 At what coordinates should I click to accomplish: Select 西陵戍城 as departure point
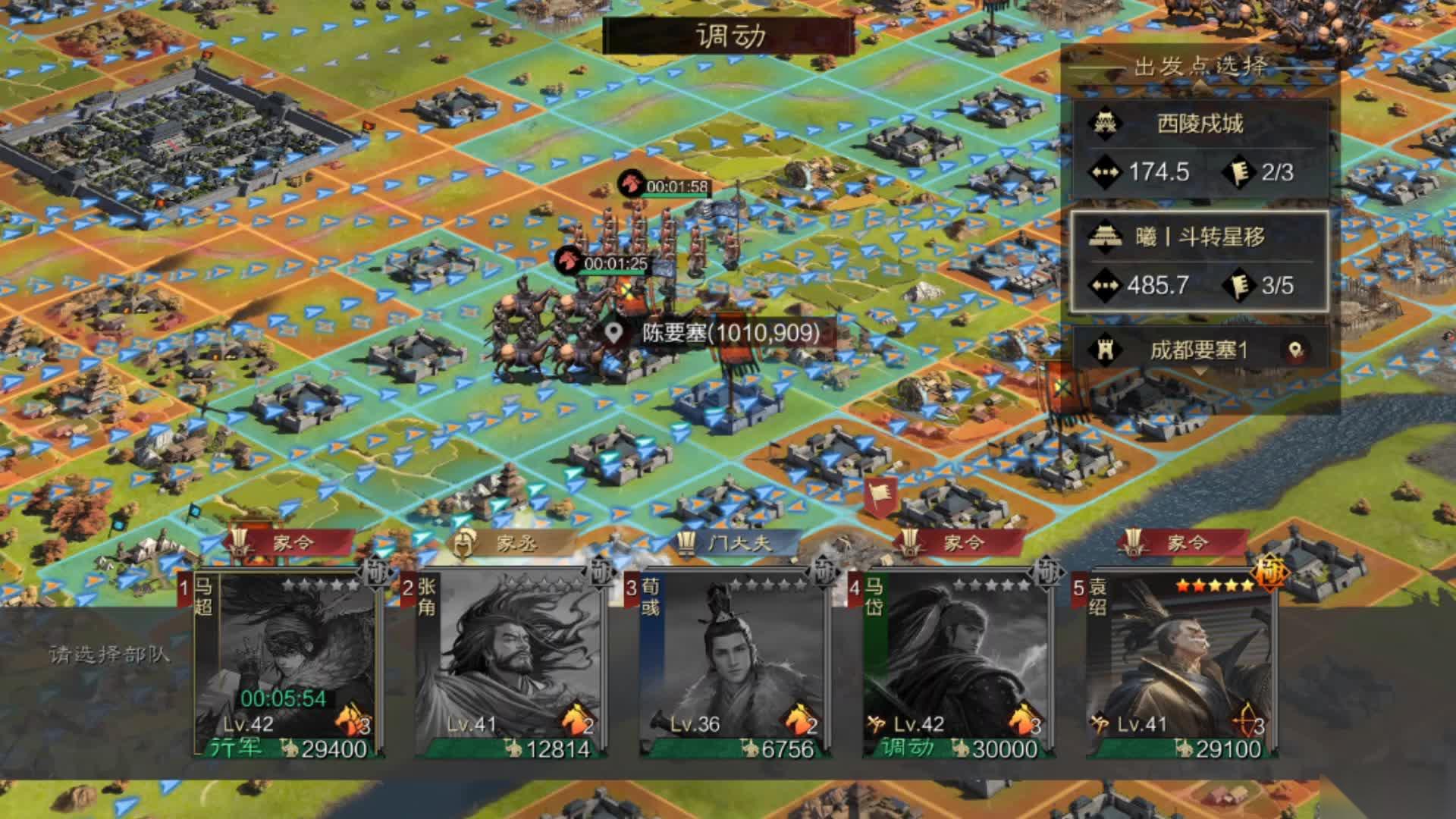click(1200, 148)
